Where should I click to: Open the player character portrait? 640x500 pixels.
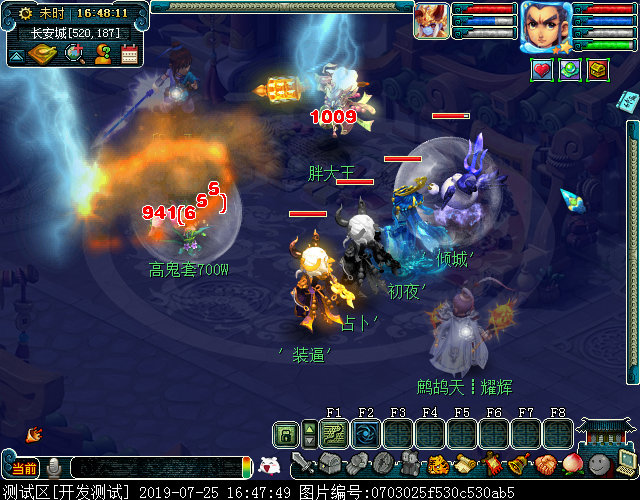[545, 24]
